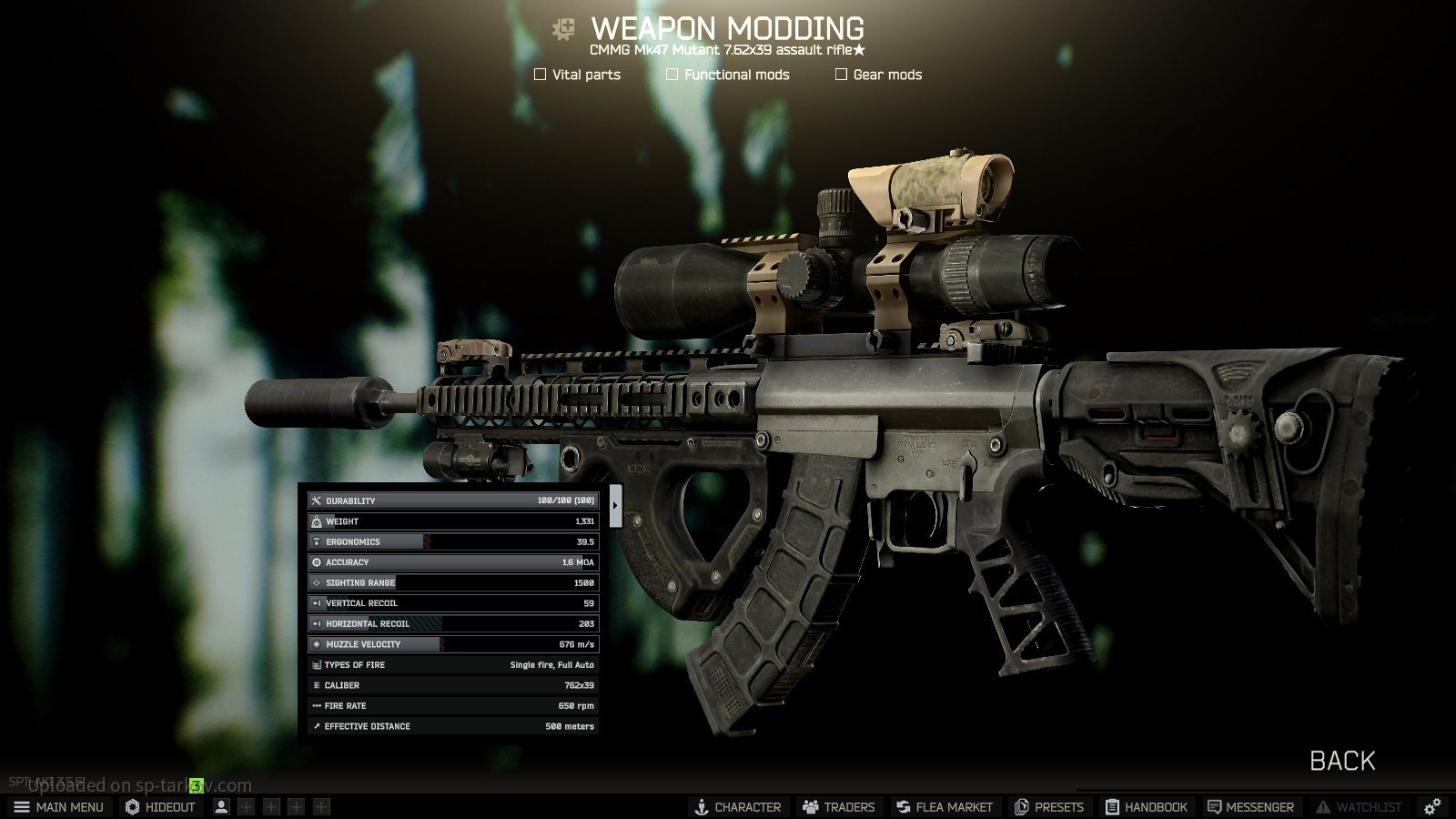Open the Main Menu
Image resolution: width=1456 pixels, height=819 pixels.
click(x=58, y=807)
